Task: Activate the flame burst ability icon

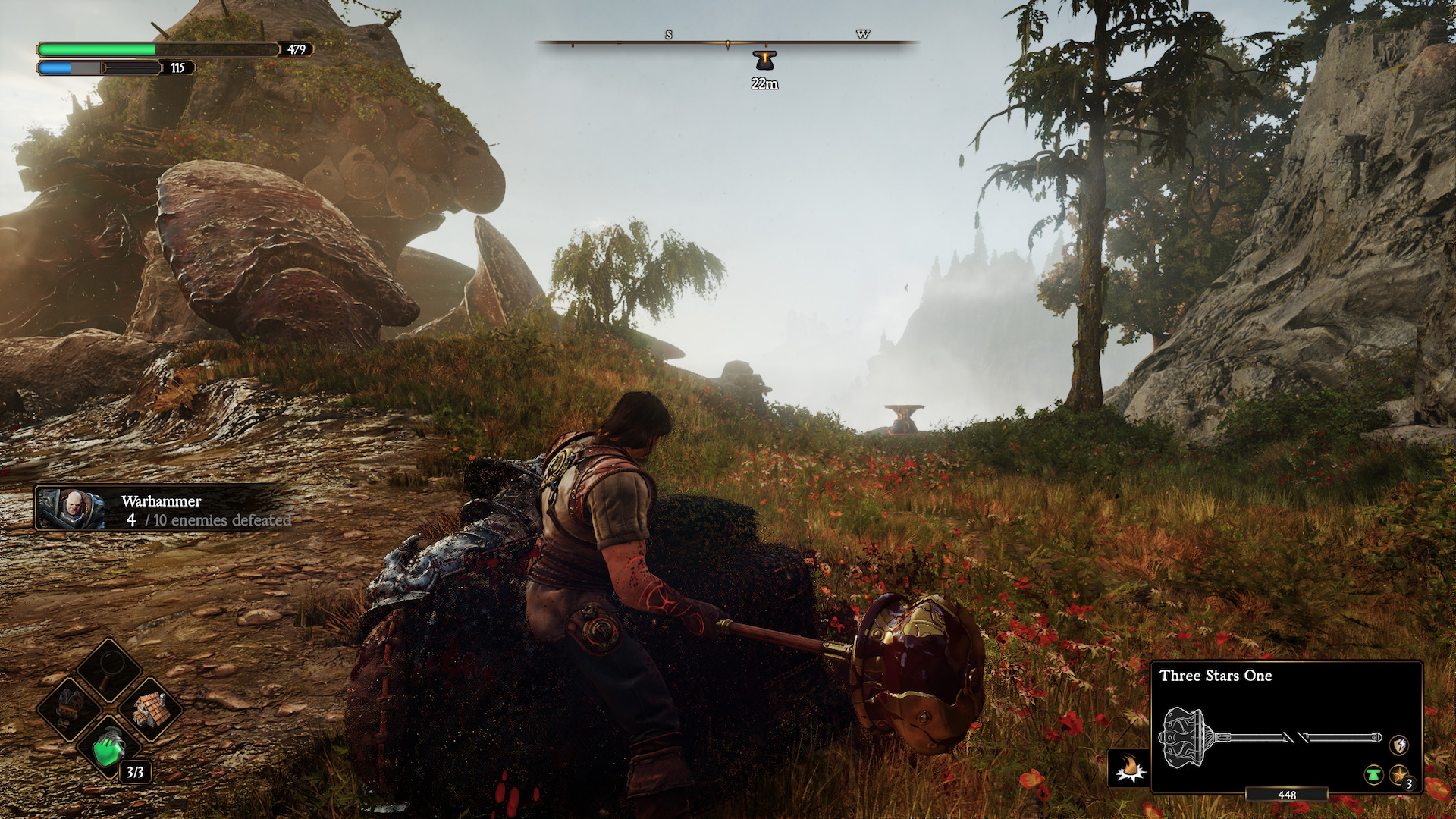Action: tap(1129, 767)
